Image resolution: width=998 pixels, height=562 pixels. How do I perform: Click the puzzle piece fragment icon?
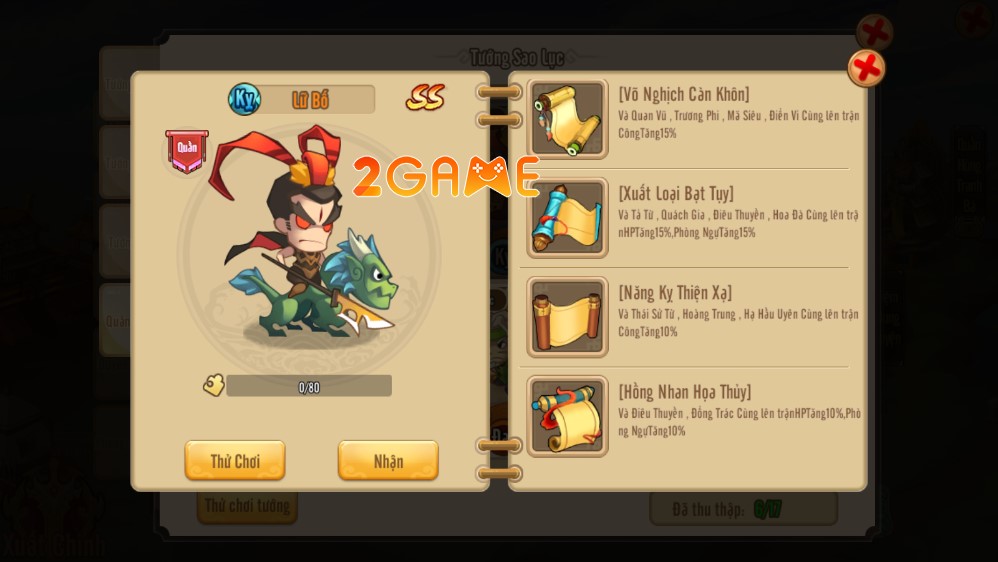point(213,386)
